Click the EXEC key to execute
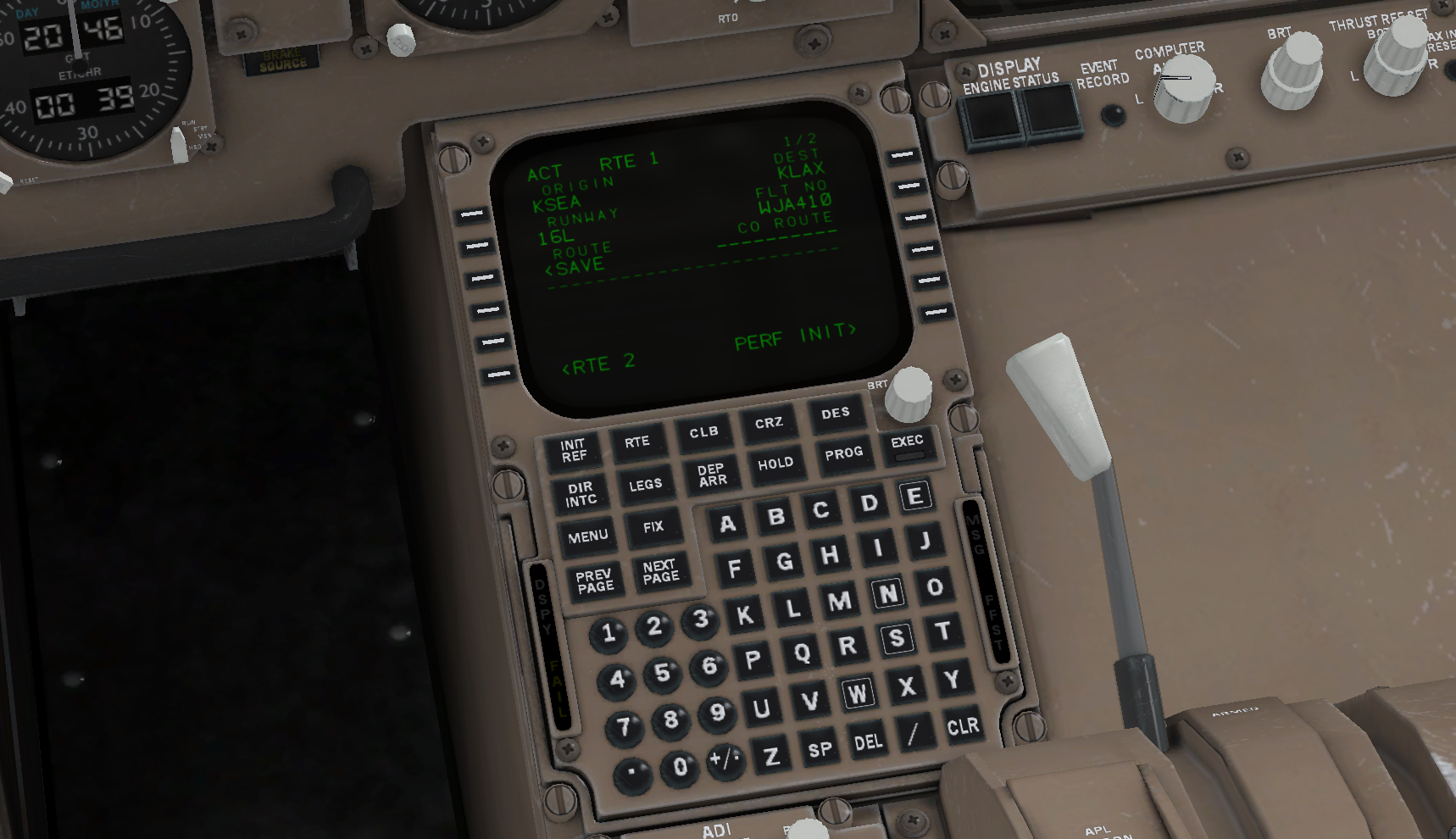1456x839 pixels. [x=907, y=444]
